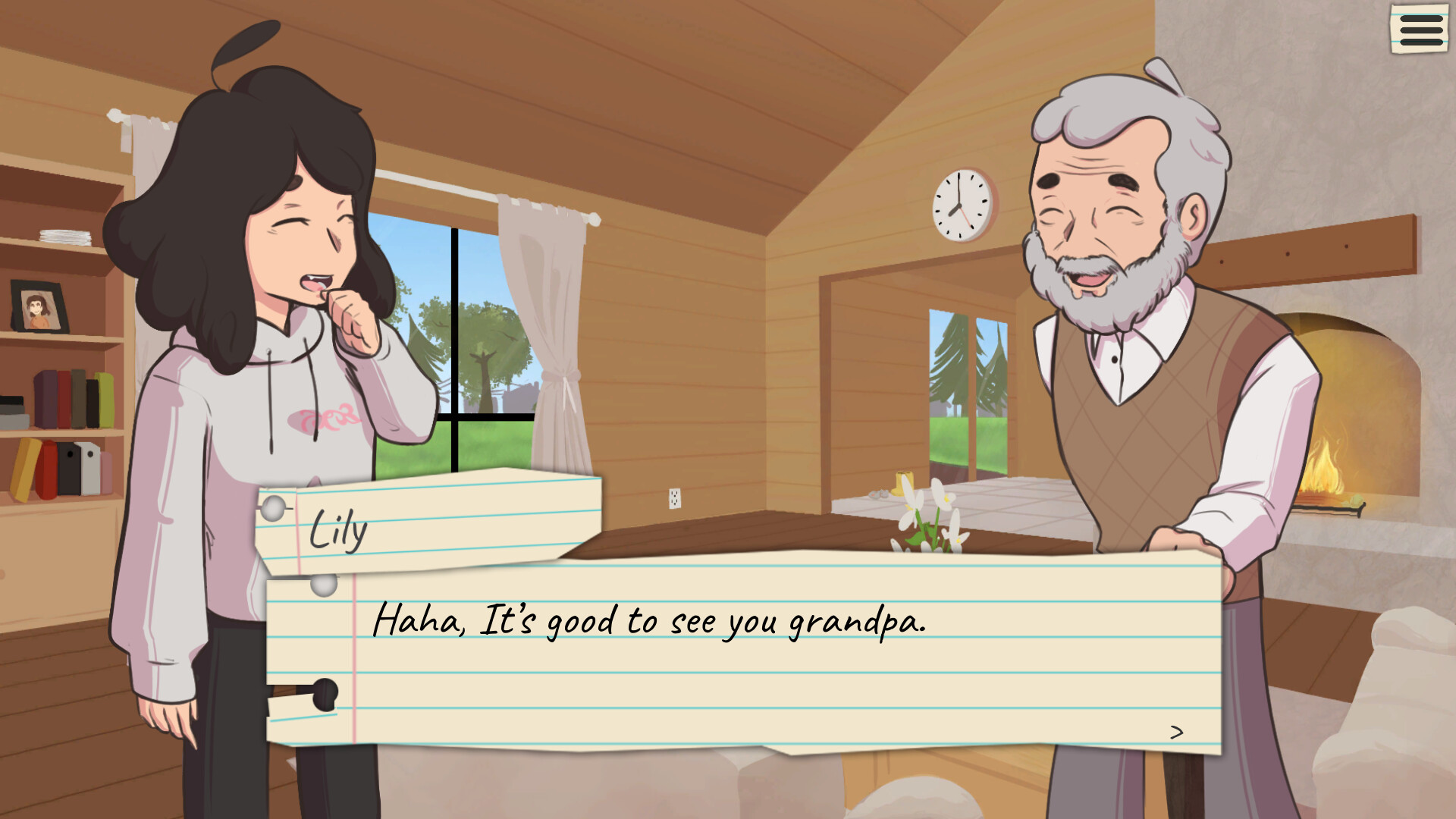Open the hamburger menu
Screen dimensions: 1456x819
coord(1420,30)
